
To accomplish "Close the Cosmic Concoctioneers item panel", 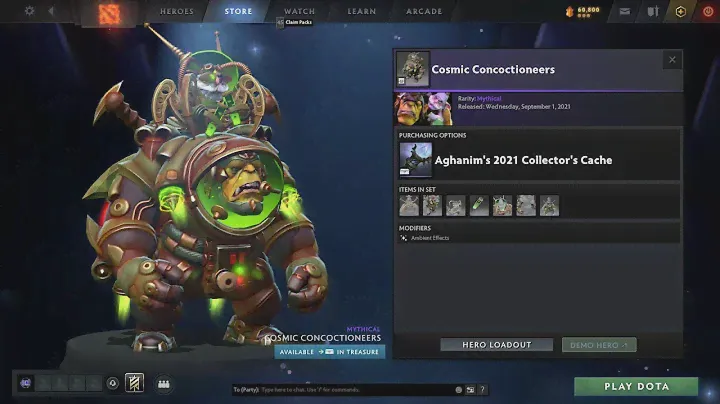I will pos(671,60).
